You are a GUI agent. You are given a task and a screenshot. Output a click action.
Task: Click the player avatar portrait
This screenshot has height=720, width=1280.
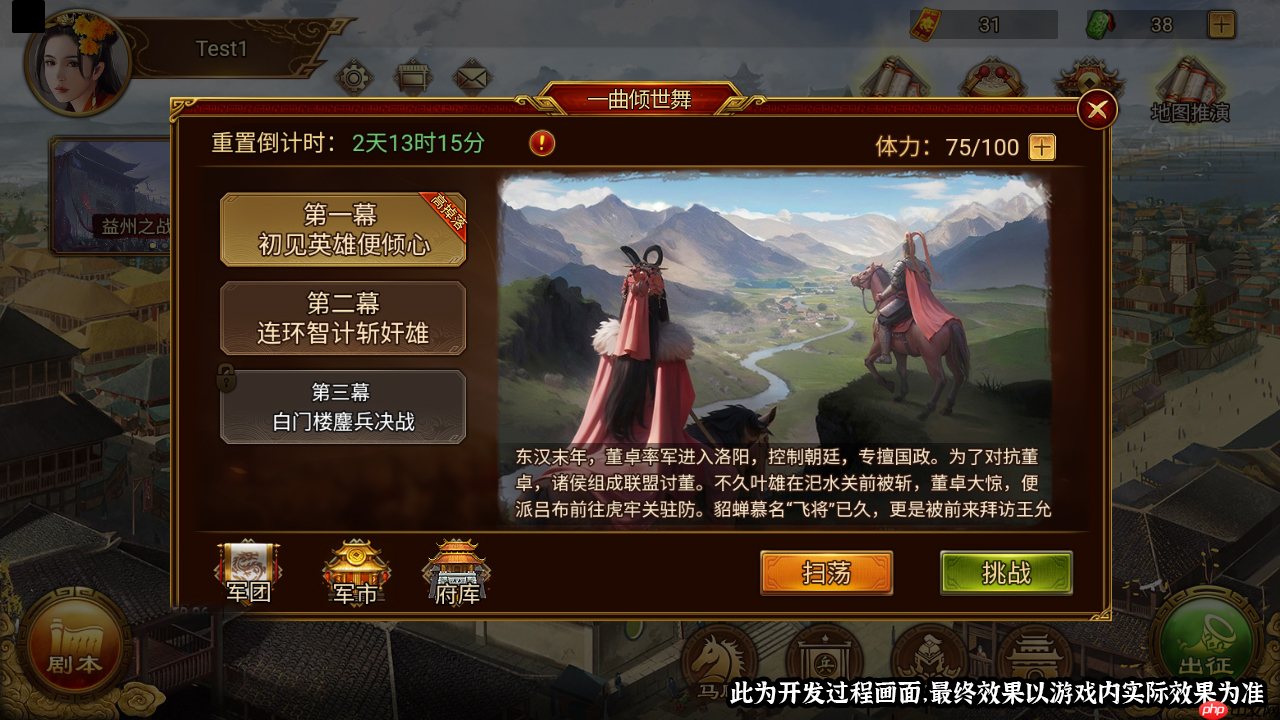coord(78,62)
